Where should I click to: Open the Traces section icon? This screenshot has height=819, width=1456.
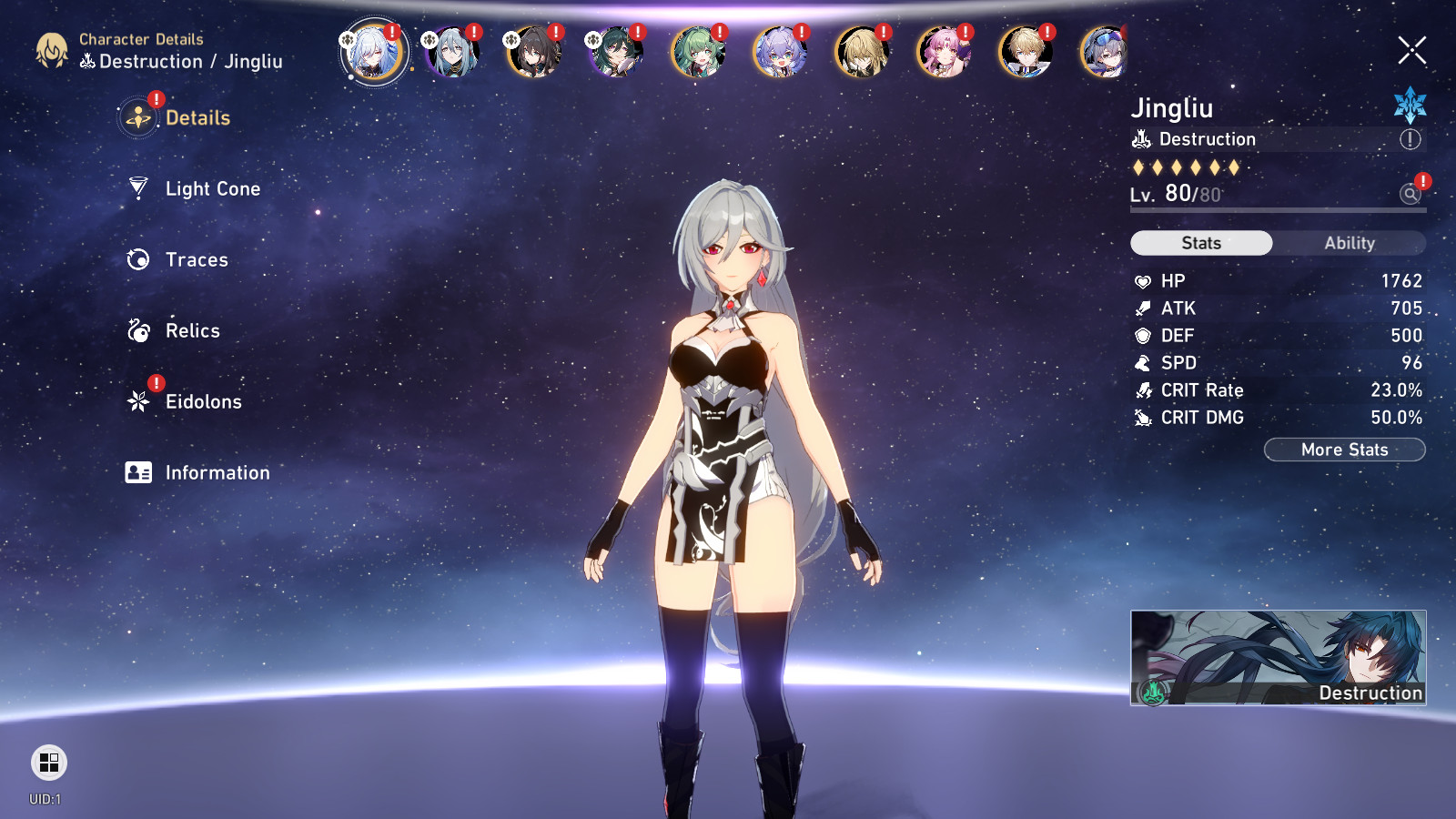pos(137,259)
